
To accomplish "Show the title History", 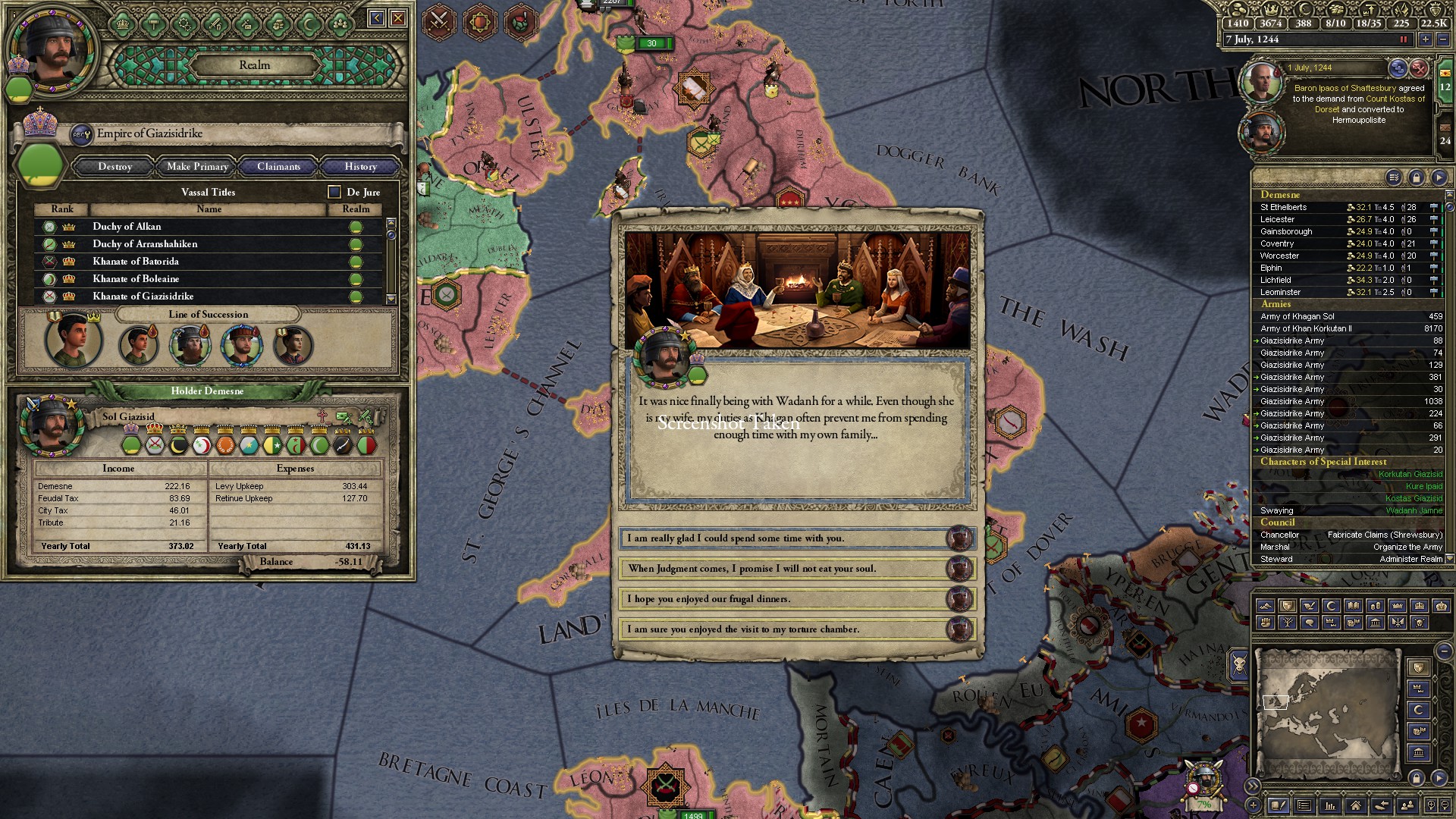I will [x=360, y=167].
